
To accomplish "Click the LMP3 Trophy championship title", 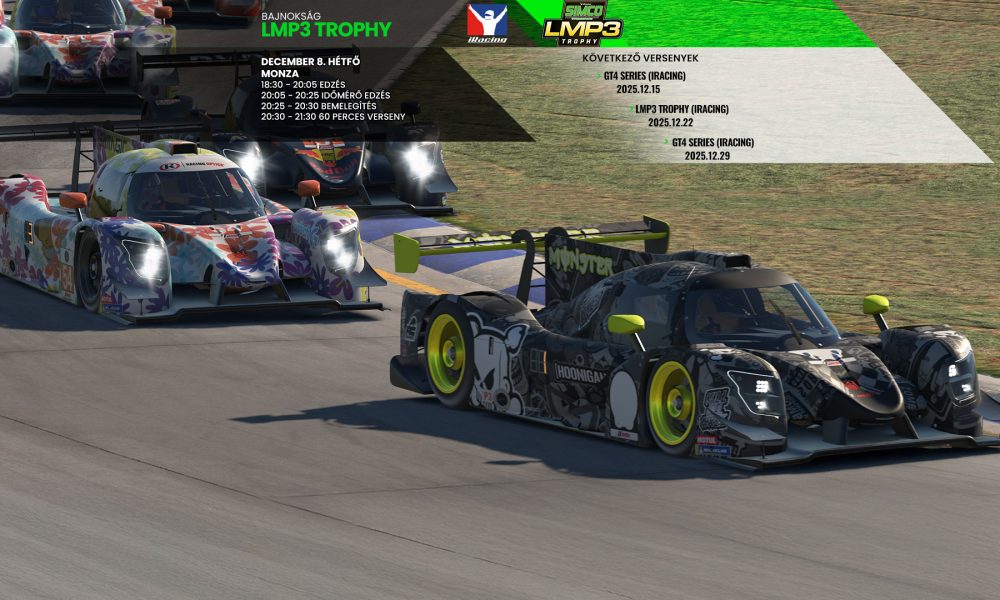I will click(x=326, y=29).
